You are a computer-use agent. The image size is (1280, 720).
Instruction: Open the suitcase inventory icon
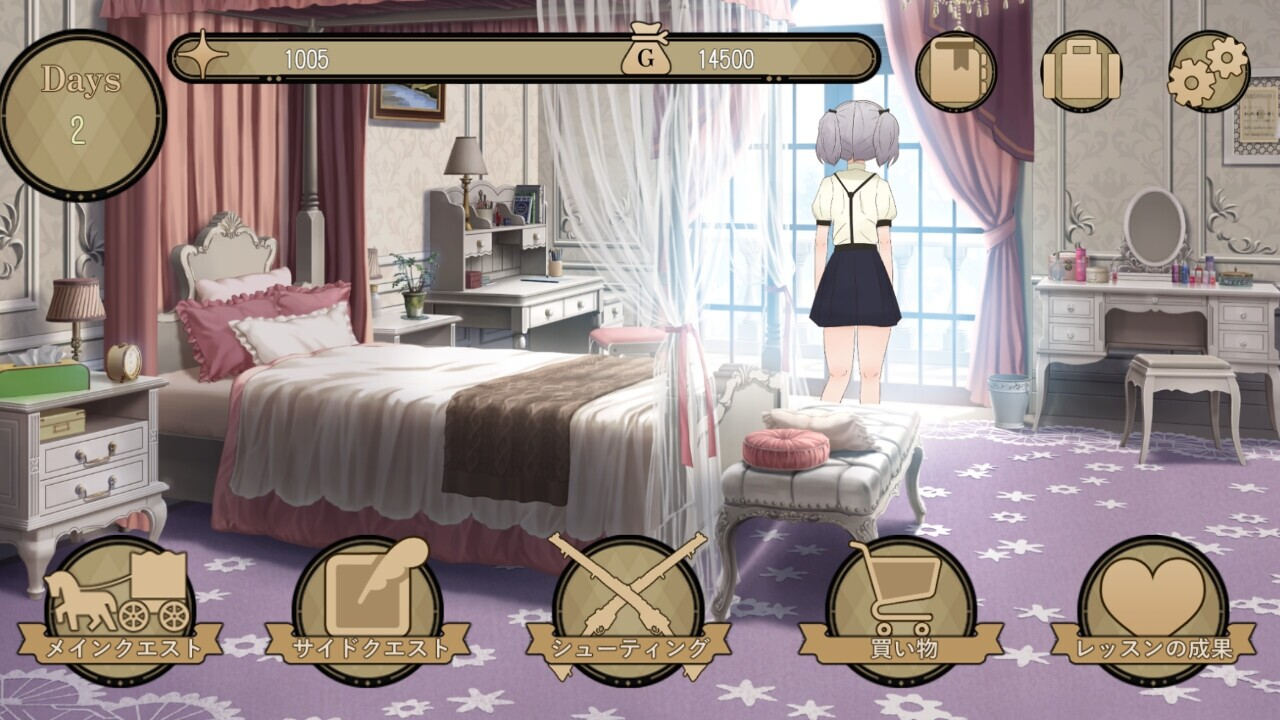[x=1081, y=71]
